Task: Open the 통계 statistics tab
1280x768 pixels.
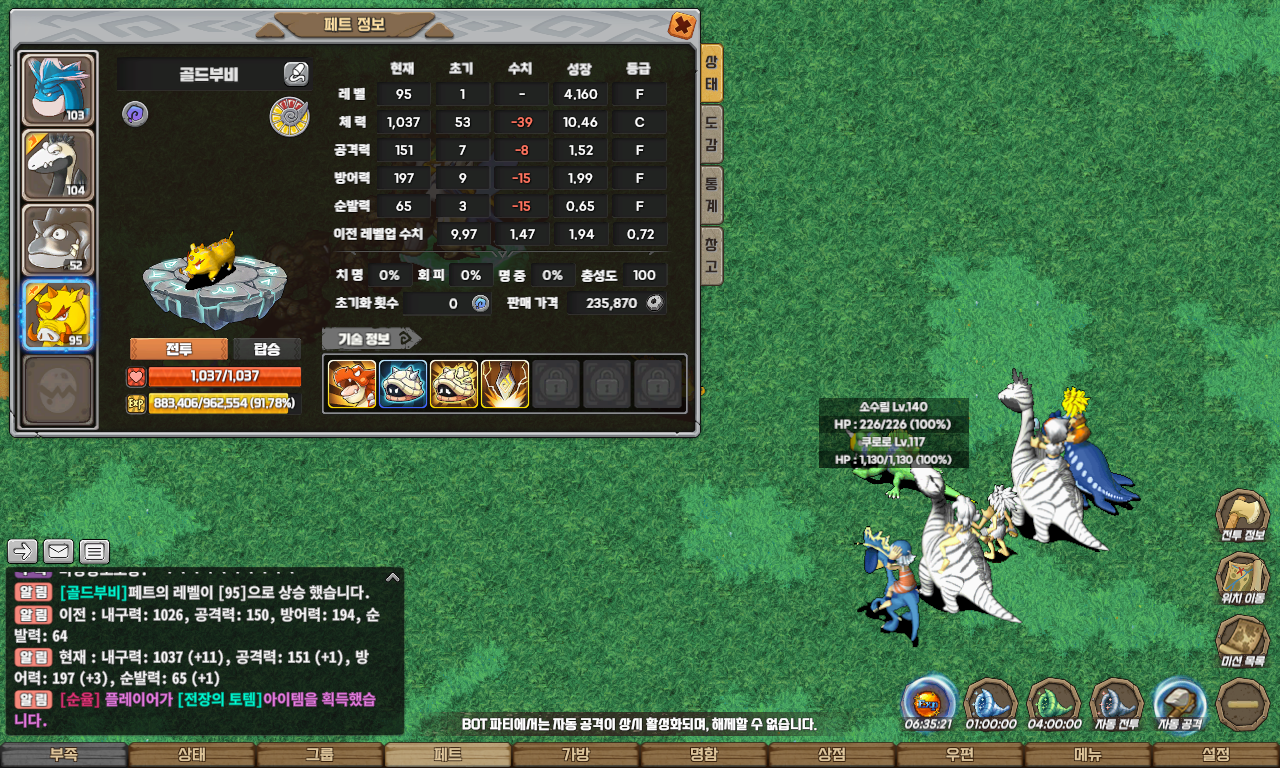Action: [711, 195]
